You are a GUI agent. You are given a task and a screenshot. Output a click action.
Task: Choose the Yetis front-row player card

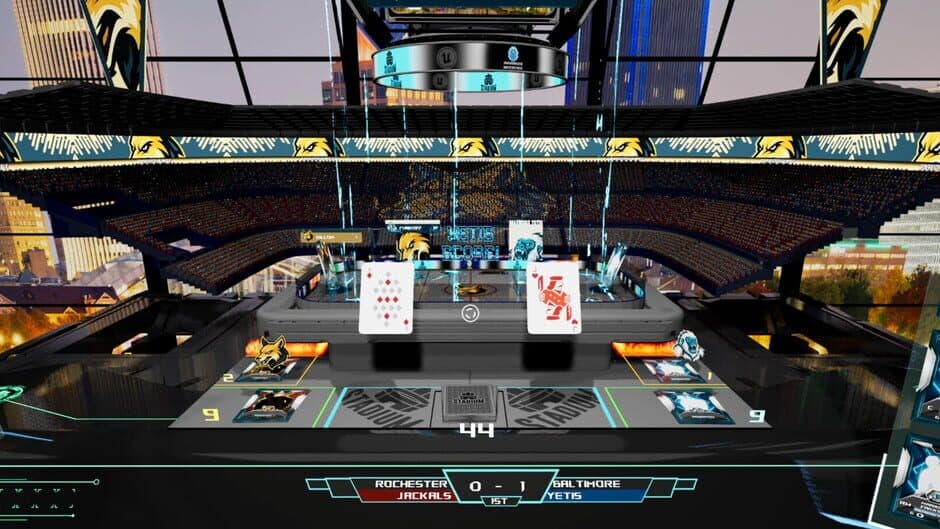671,369
